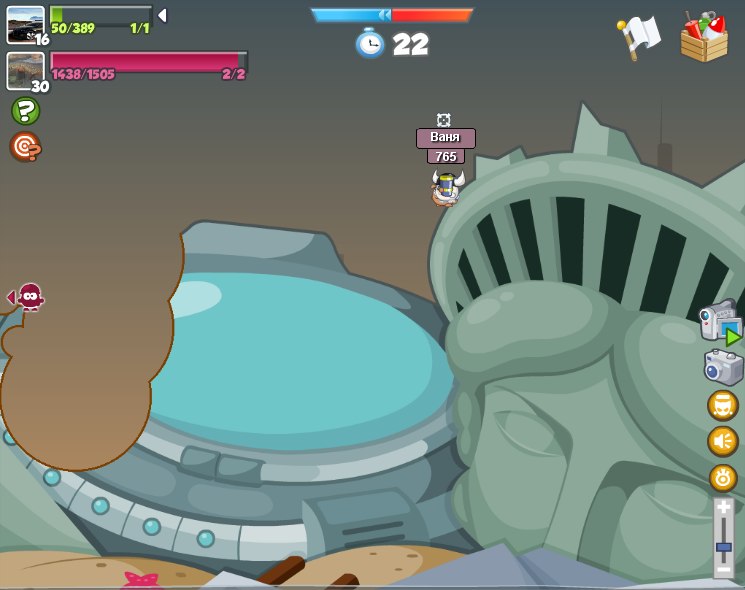Open the weapons crate inventory
745x590 pixels.
[x=704, y=38]
